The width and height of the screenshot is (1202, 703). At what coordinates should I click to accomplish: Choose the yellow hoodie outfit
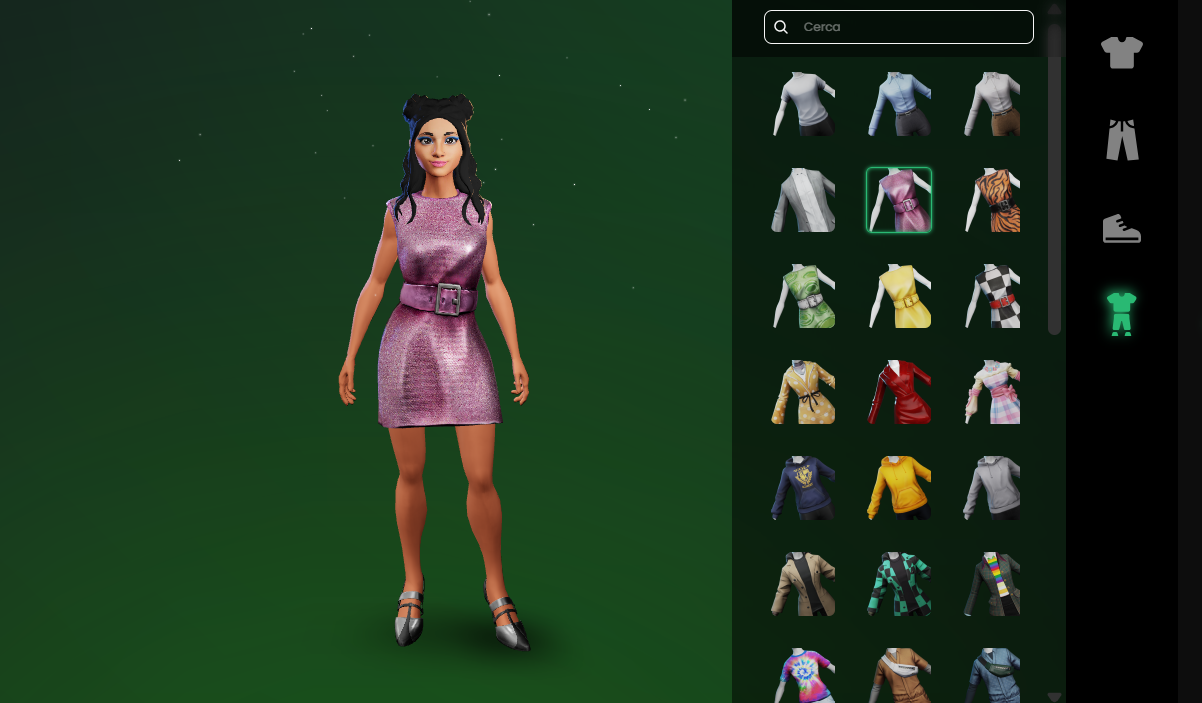pos(899,488)
